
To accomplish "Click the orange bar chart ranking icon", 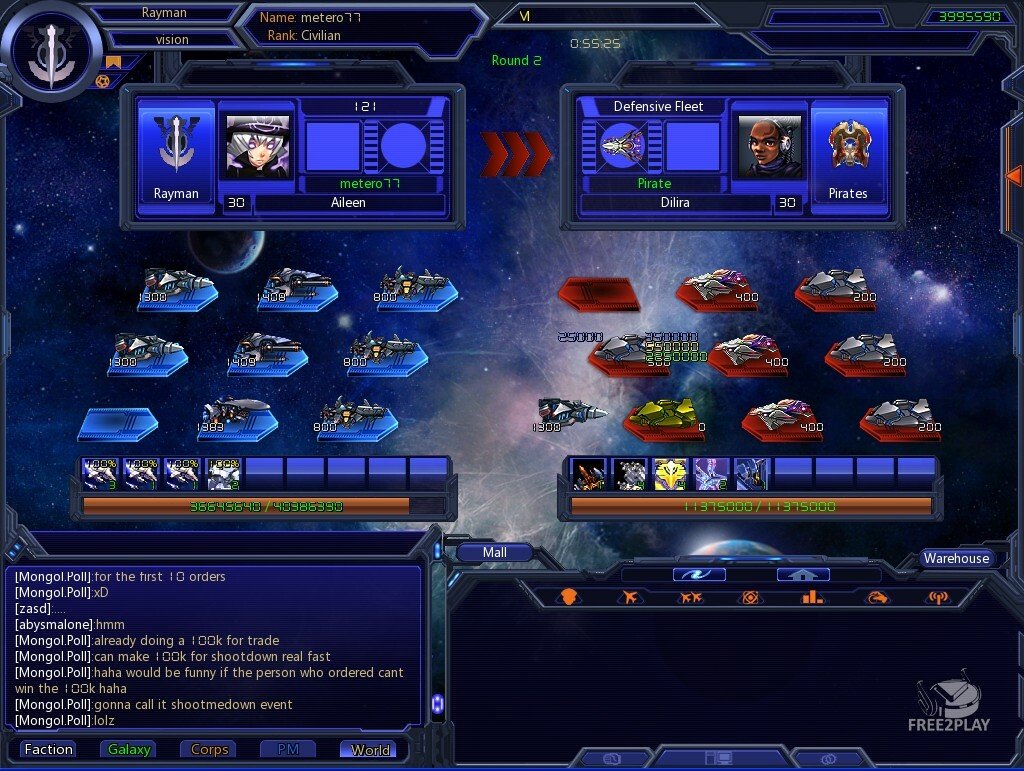I will point(812,597).
